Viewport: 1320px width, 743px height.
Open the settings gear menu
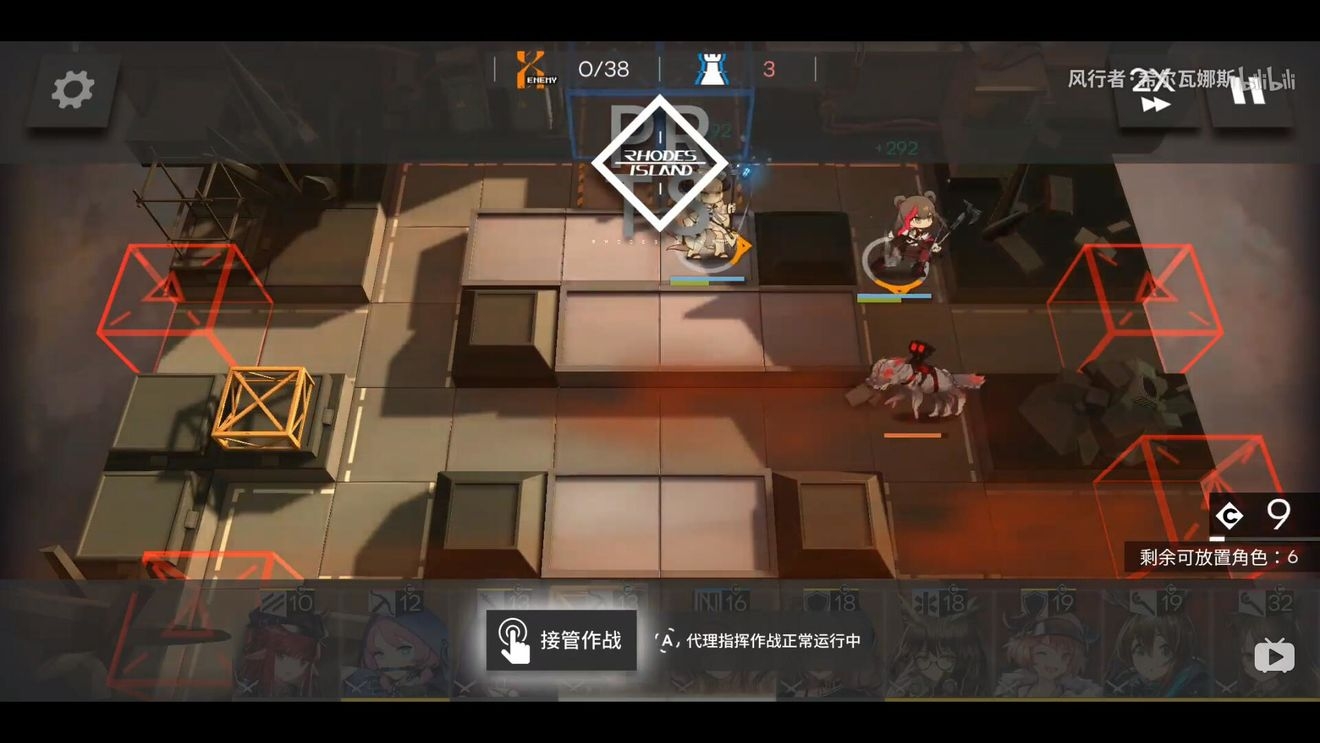pyautogui.click(x=73, y=90)
